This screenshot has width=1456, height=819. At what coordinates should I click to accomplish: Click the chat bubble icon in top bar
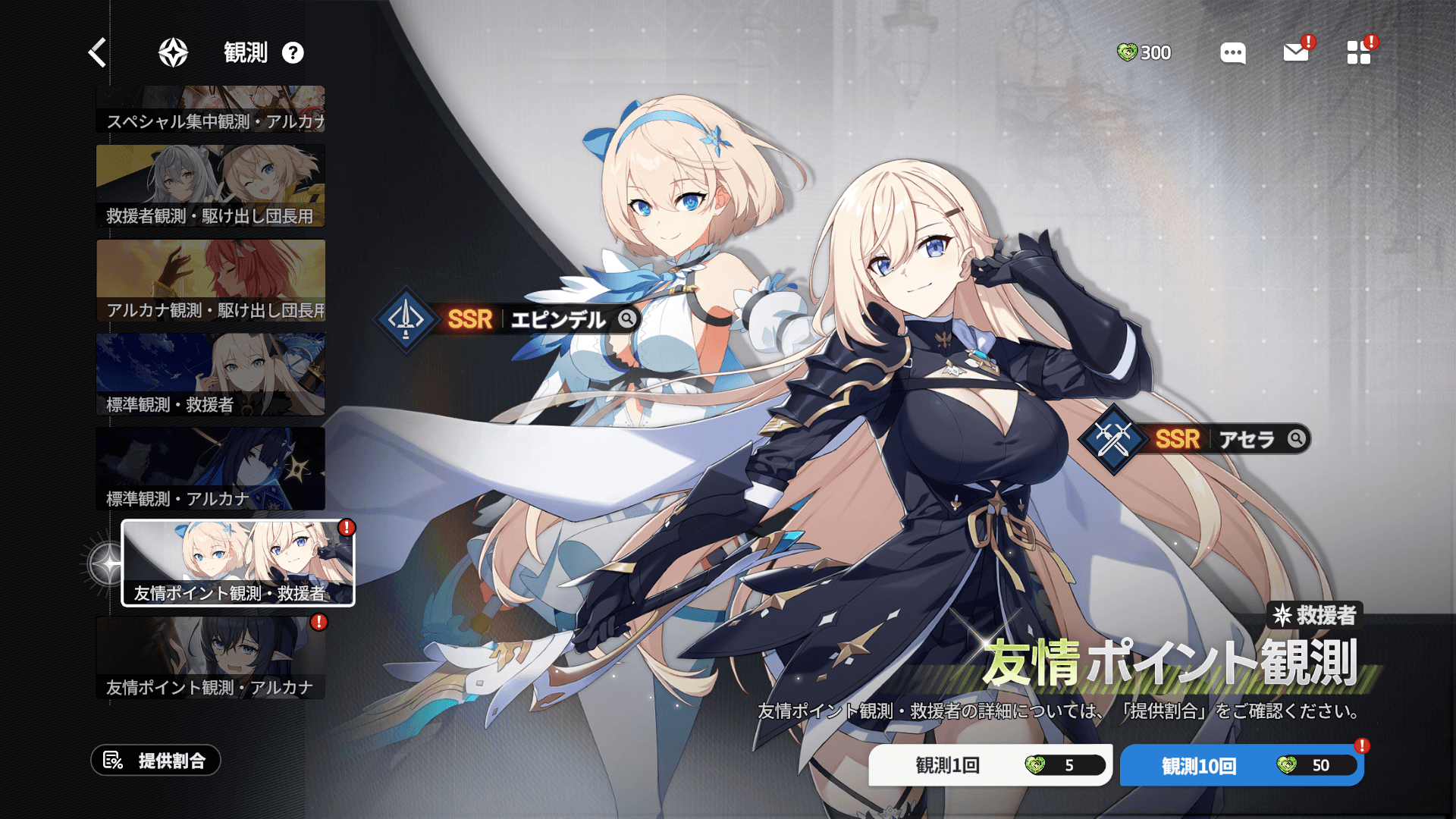pyautogui.click(x=1232, y=53)
